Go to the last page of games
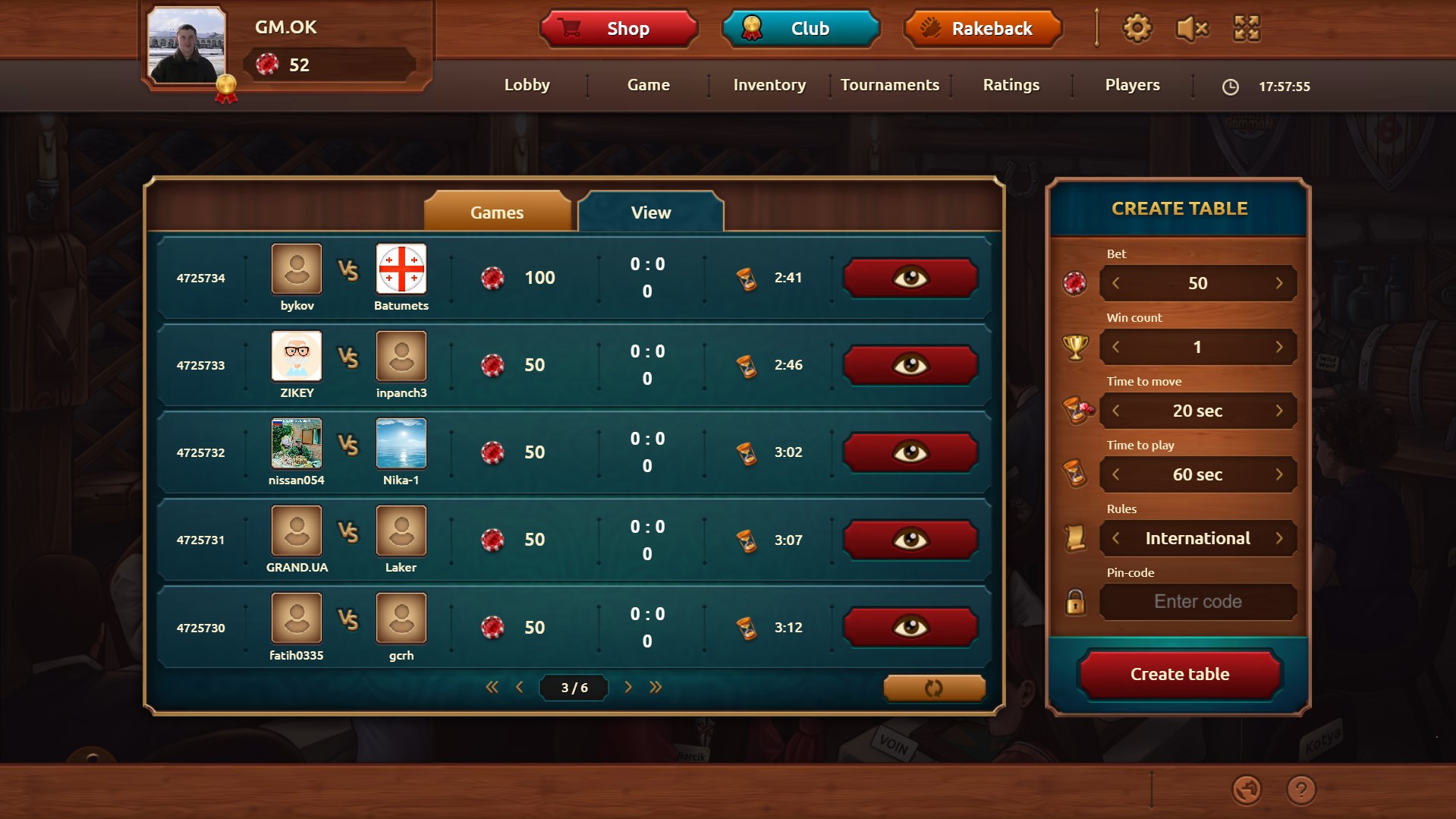 [x=656, y=687]
